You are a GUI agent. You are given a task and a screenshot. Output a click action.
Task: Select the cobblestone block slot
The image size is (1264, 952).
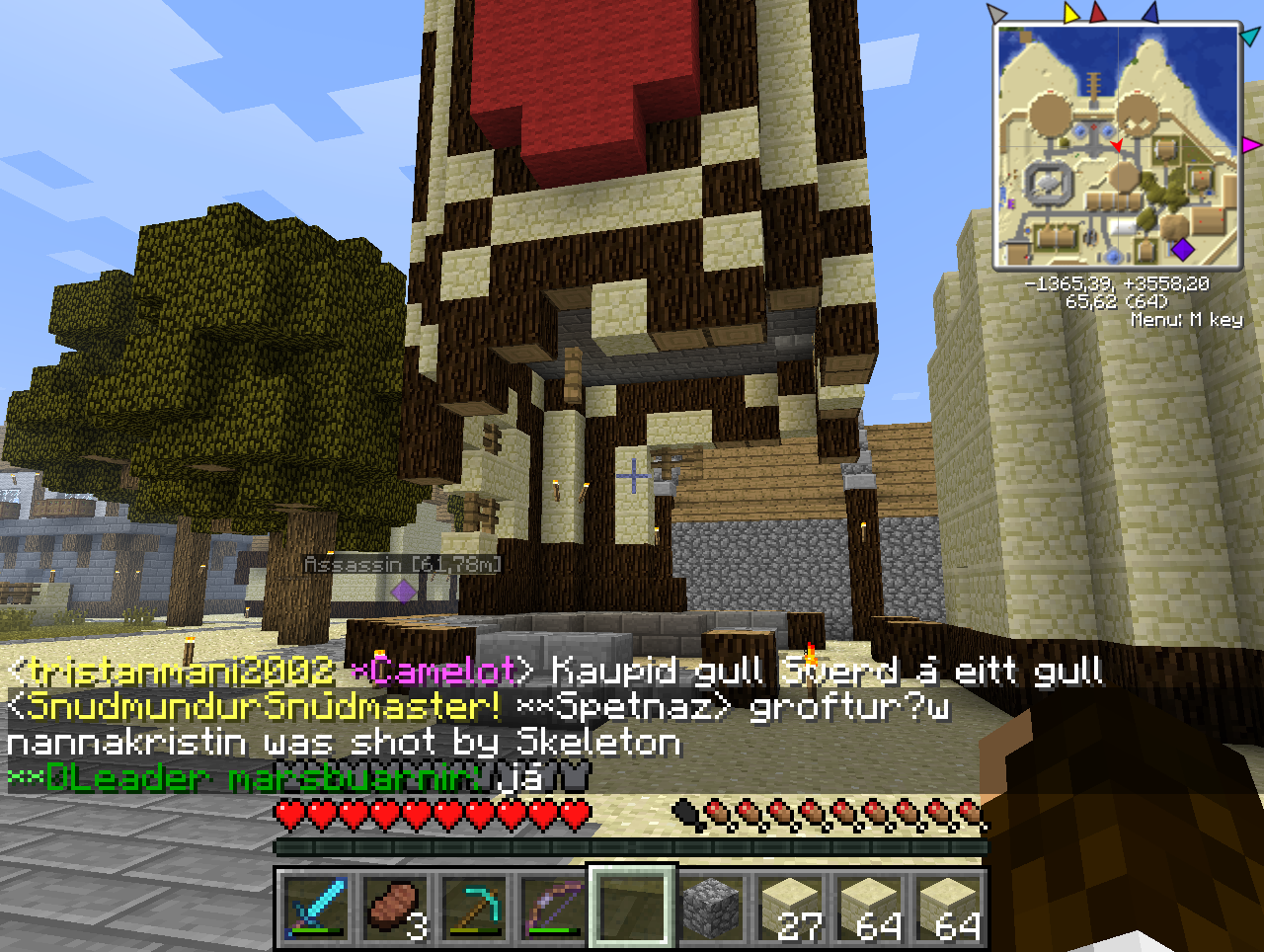[x=711, y=909]
